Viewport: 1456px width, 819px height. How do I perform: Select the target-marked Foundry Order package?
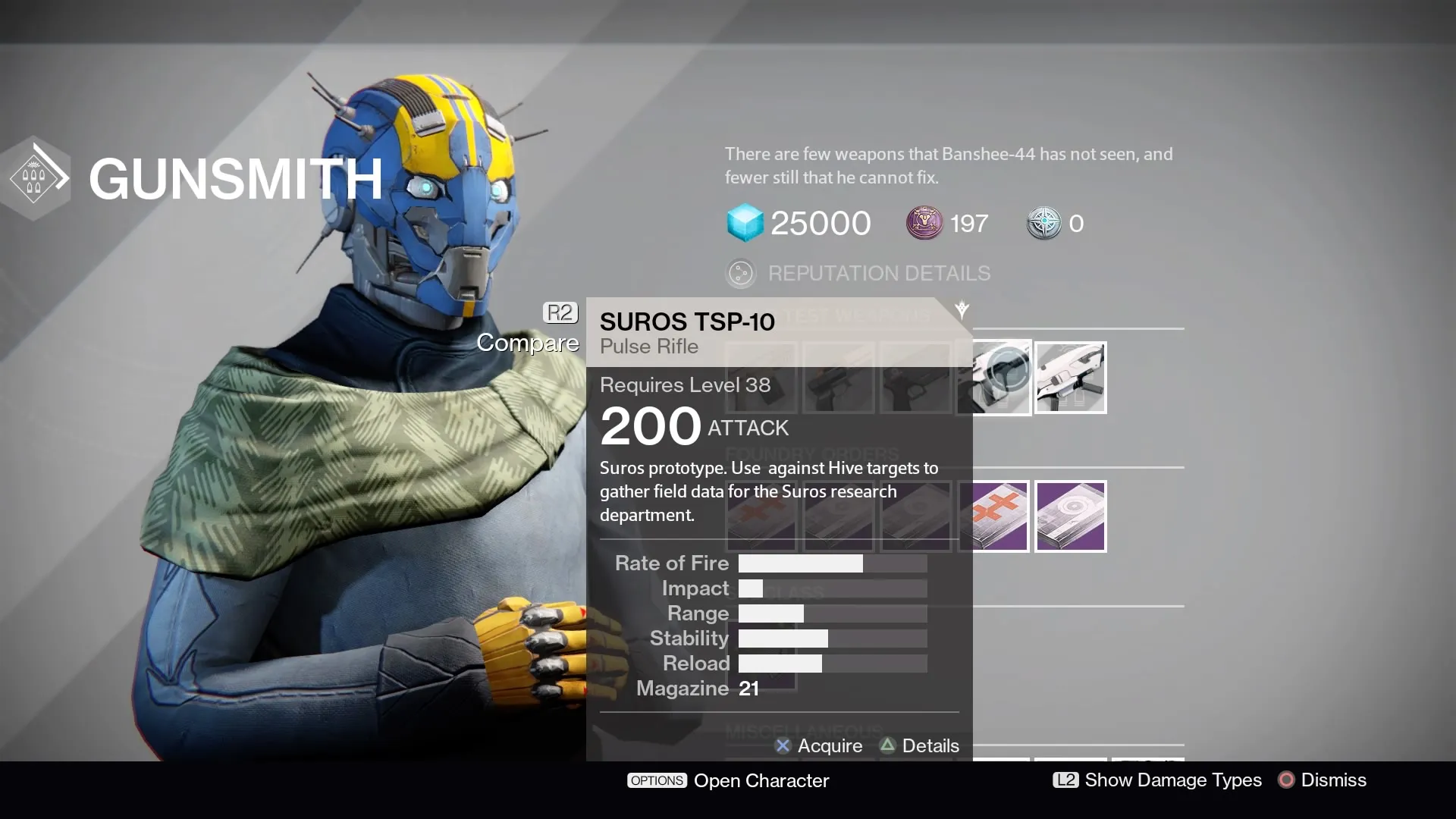click(1070, 516)
